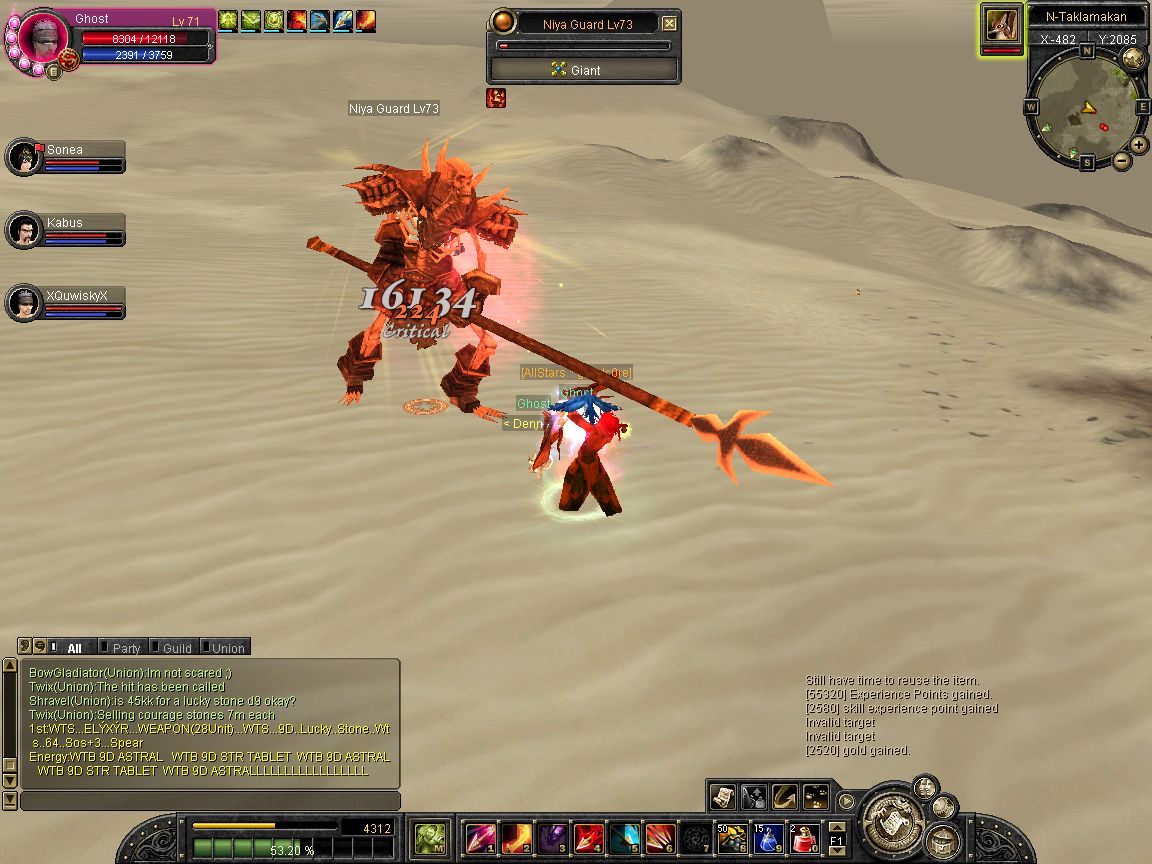Use the blue mana potion in slot 9
Image resolution: width=1152 pixels, height=864 pixels.
[767, 837]
